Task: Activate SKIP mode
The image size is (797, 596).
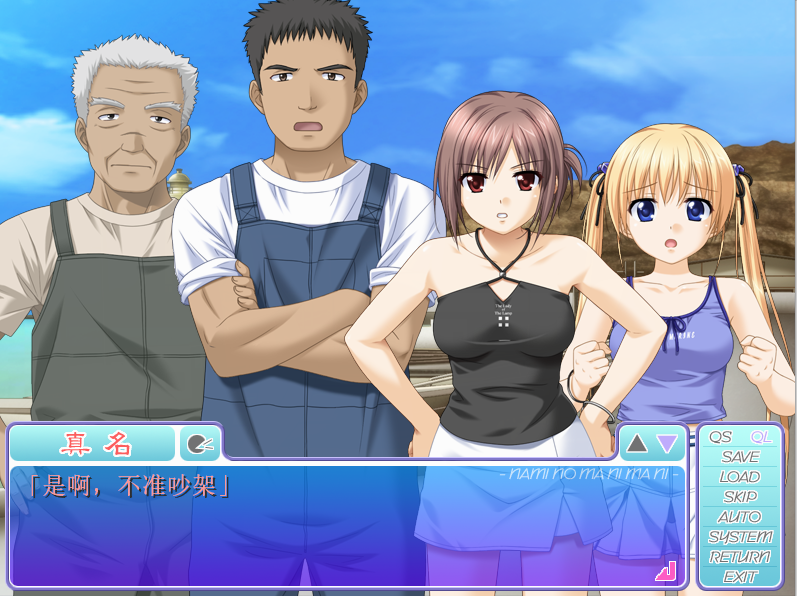Action: [x=740, y=497]
